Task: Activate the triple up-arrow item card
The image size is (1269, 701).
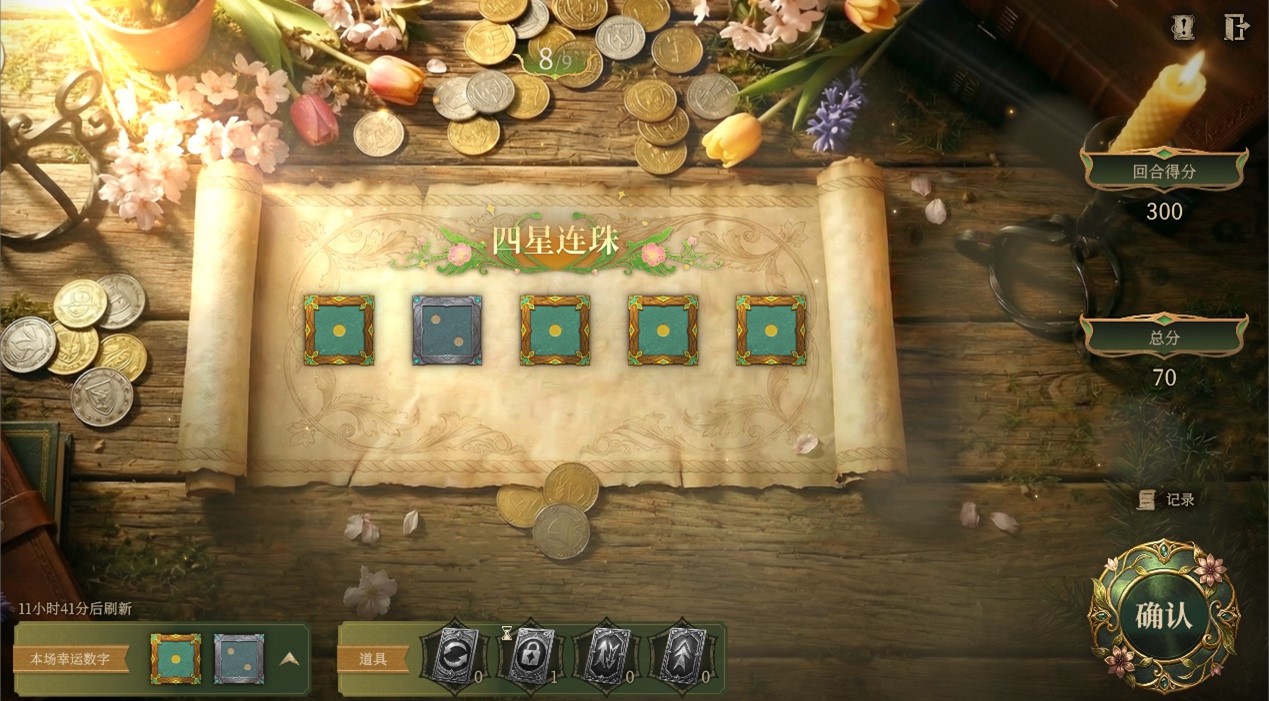Action: pos(681,657)
